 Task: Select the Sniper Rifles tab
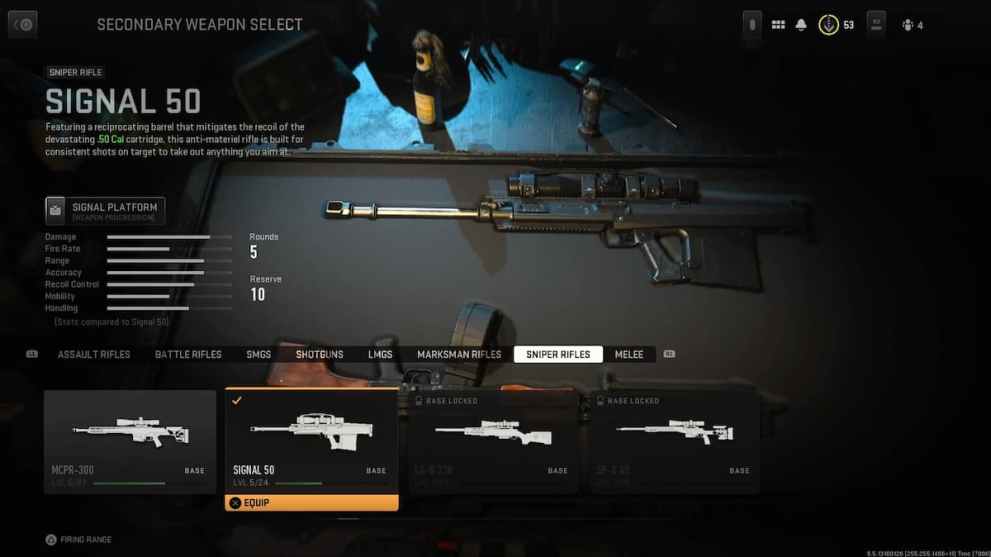558,355
